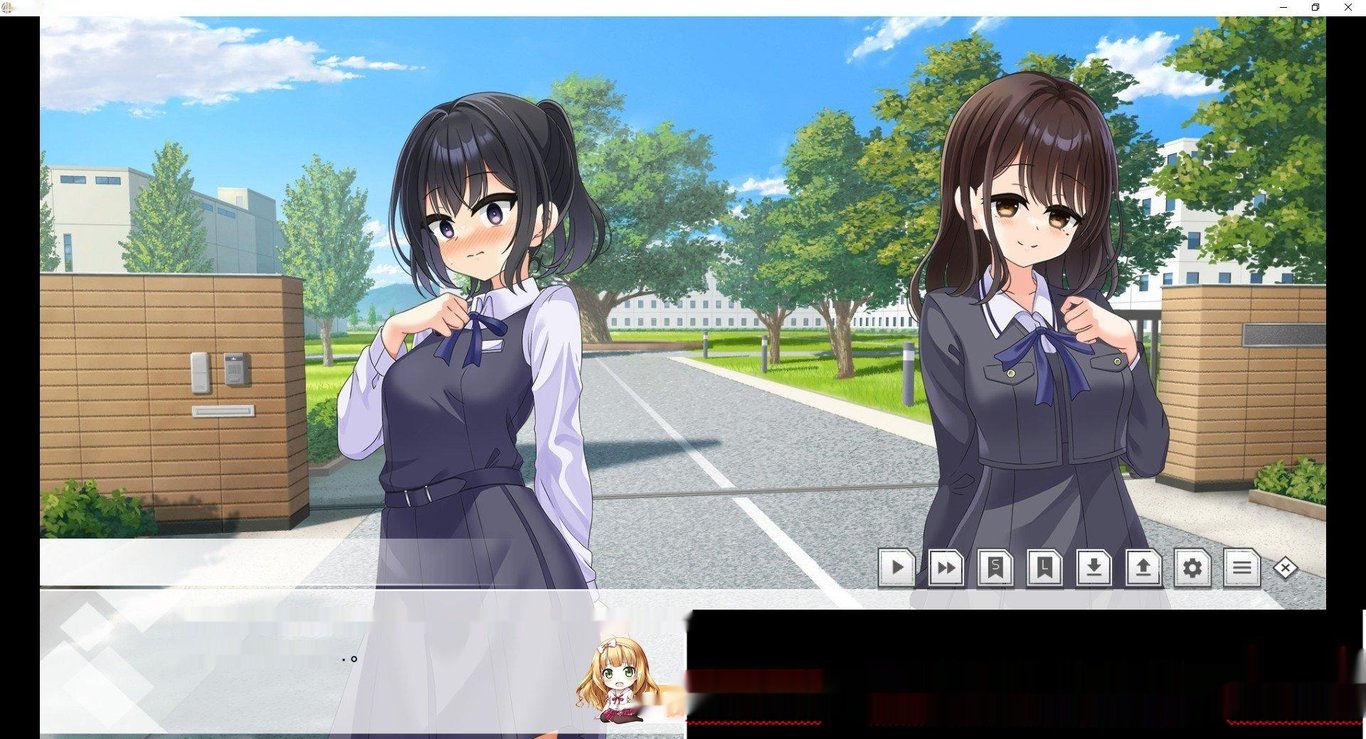Viewport: 1366px width, 739px height.
Task: Open the Config settings gear
Action: pyautogui.click(x=1192, y=568)
